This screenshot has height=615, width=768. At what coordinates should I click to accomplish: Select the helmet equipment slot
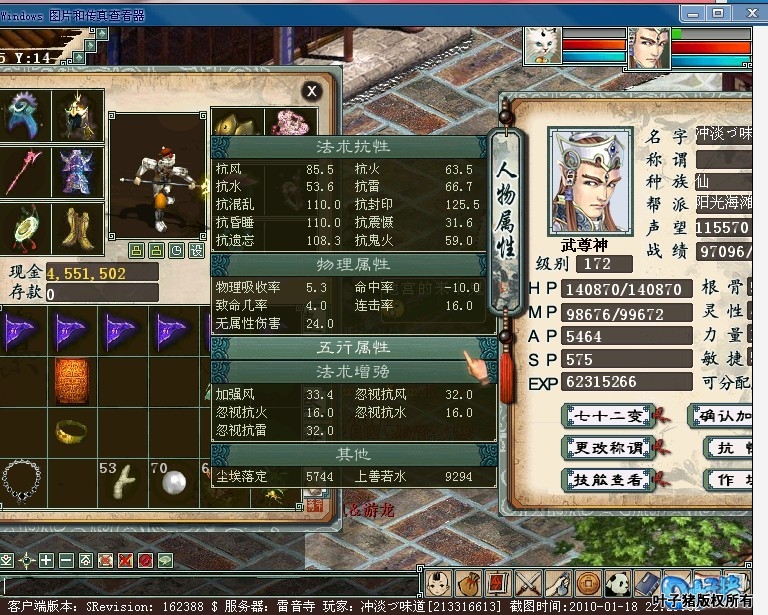tap(79, 116)
